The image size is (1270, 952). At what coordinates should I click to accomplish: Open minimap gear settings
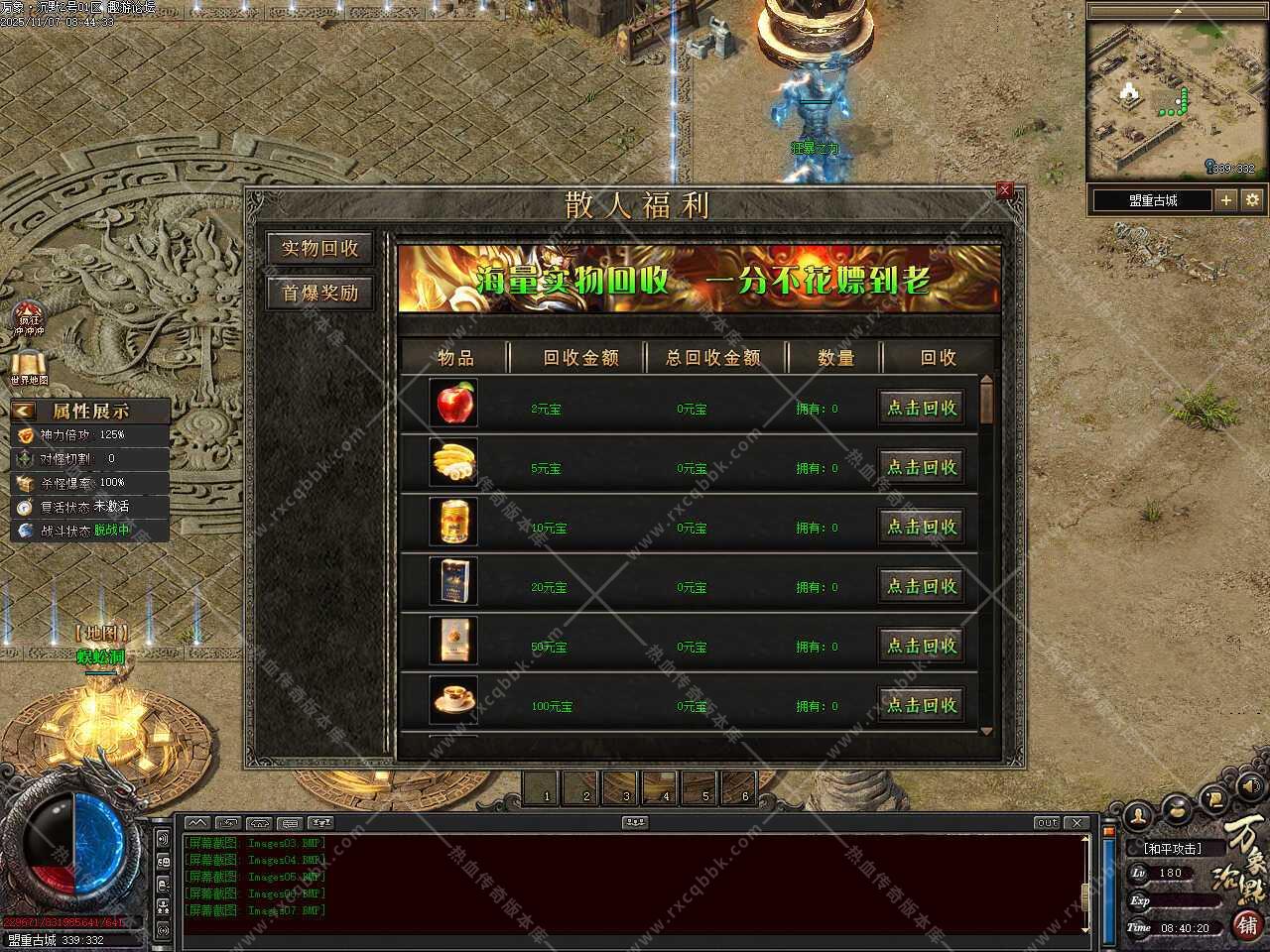pos(1252,199)
